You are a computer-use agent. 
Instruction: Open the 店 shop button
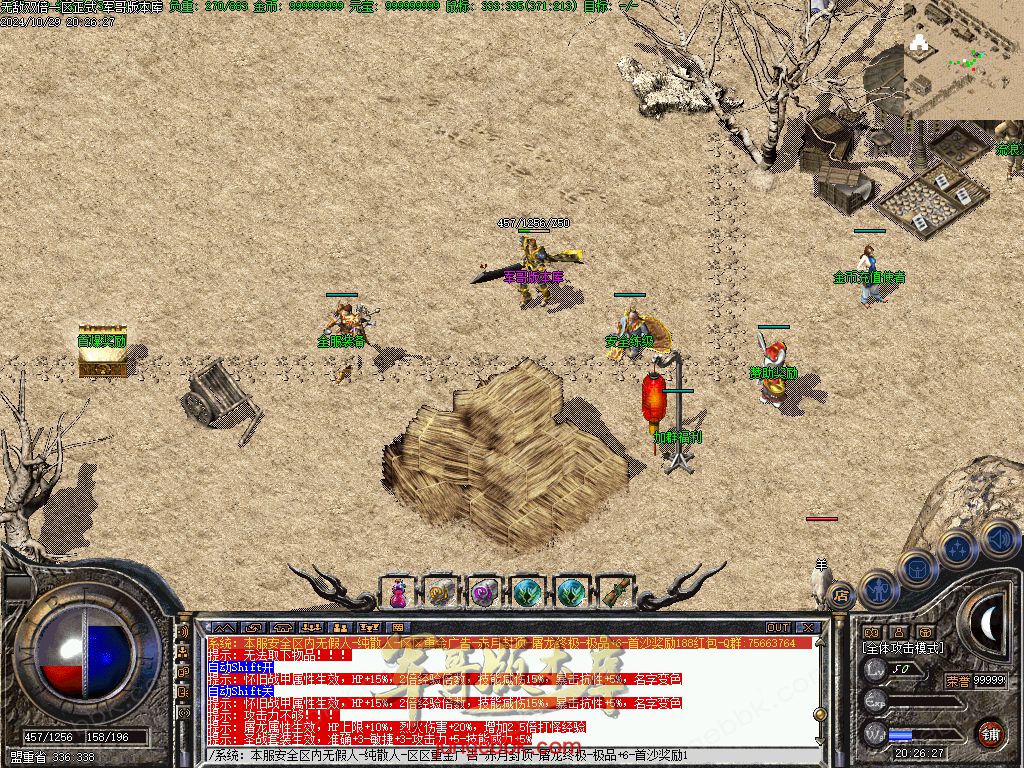pos(841,594)
